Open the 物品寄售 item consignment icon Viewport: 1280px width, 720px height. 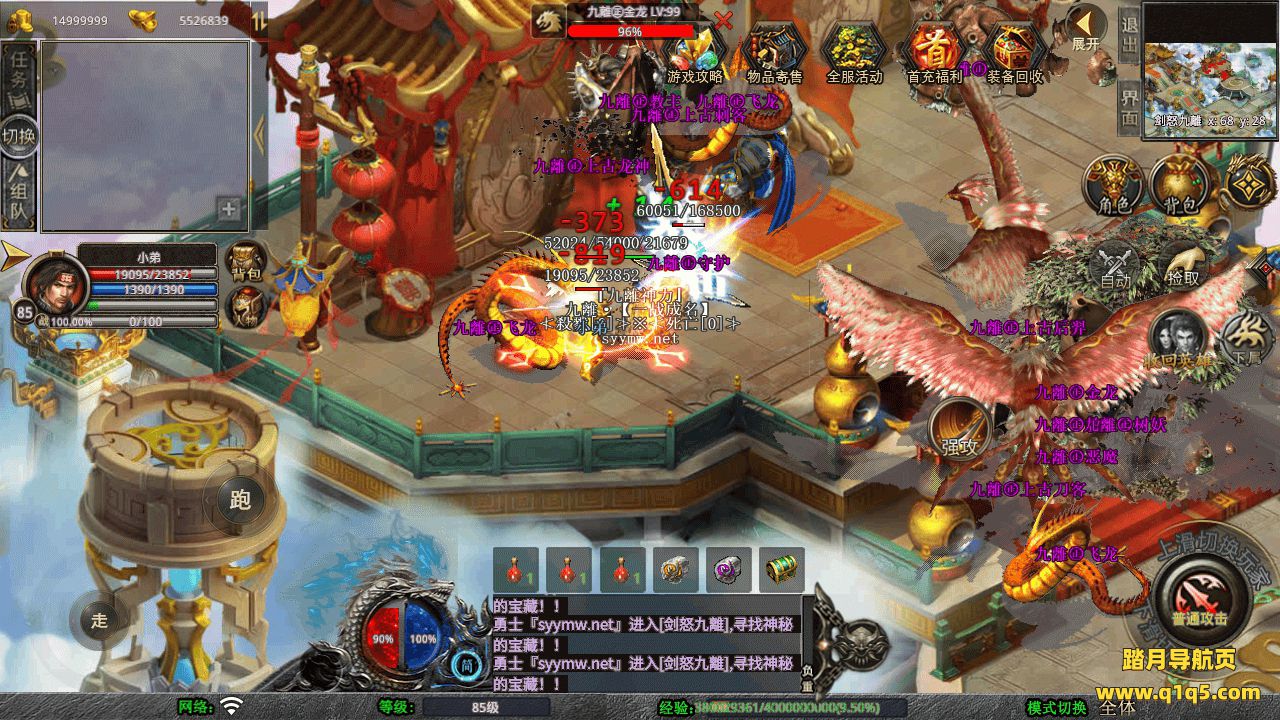click(774, 52)
